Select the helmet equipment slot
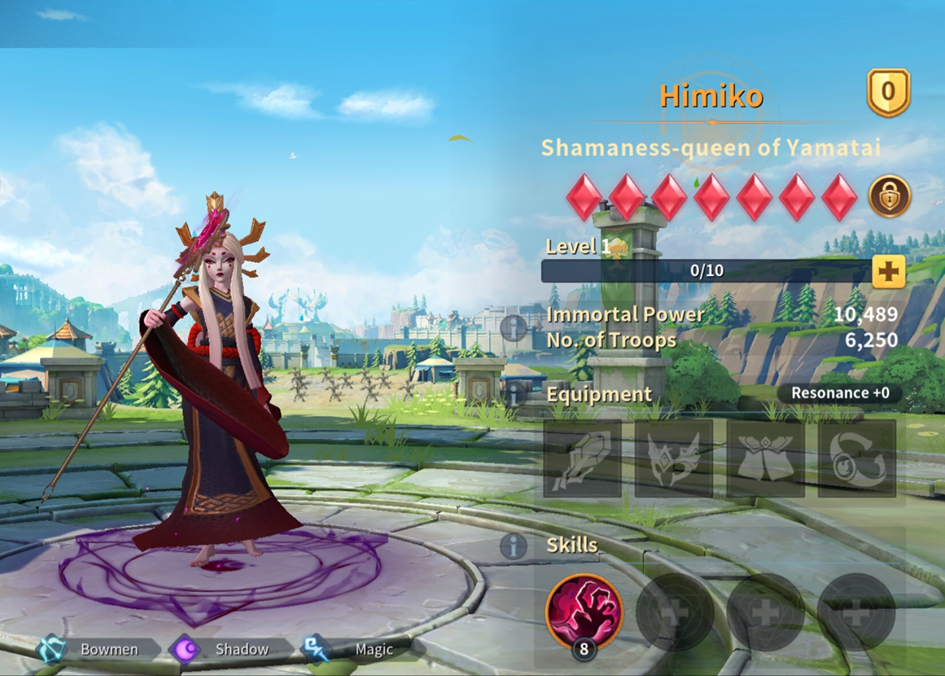Viewport: 945px width, 676px height. click(674, 459)
